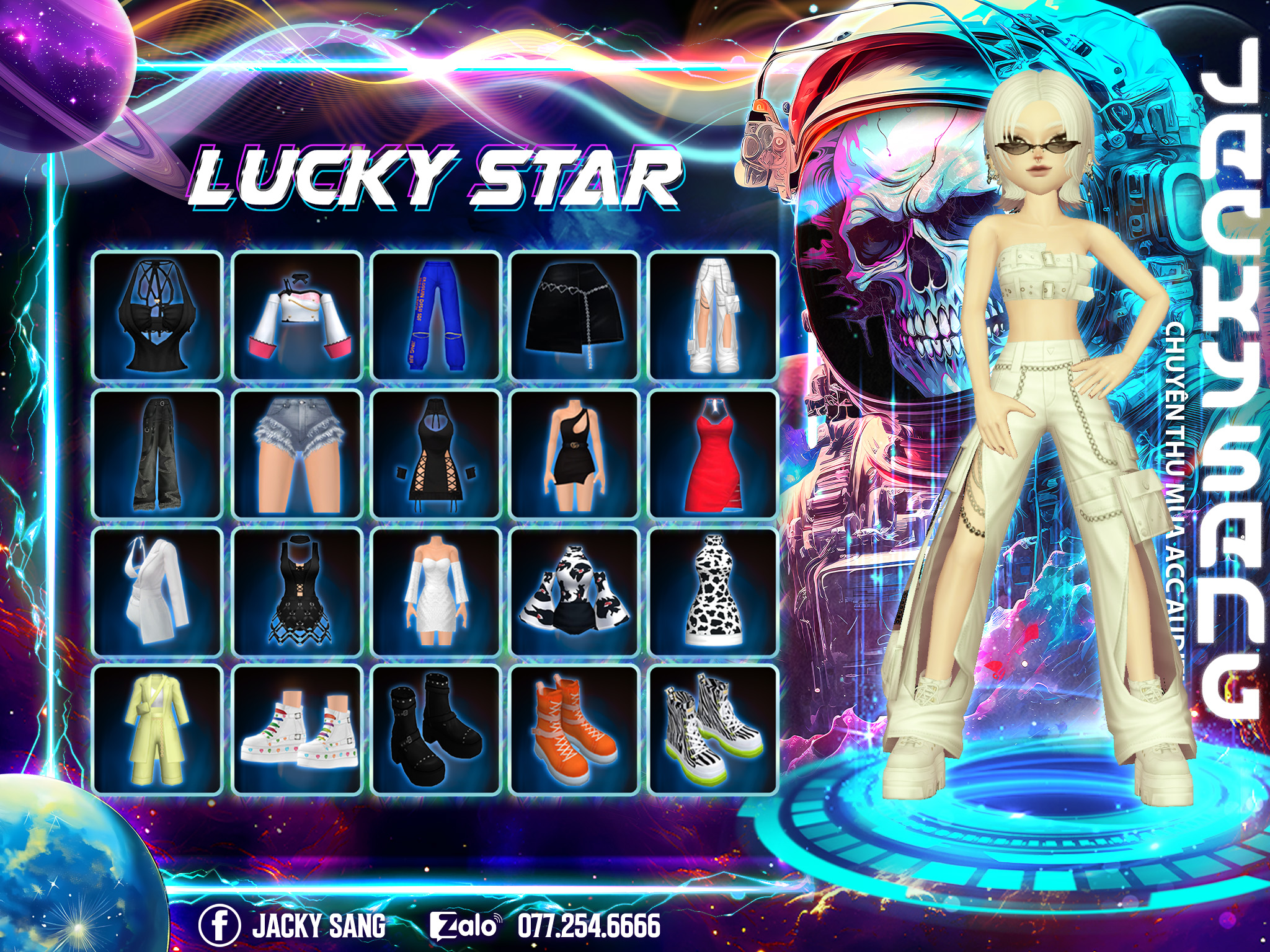
Task: Select the black strappy halter top tile
Action: (158, 316)
